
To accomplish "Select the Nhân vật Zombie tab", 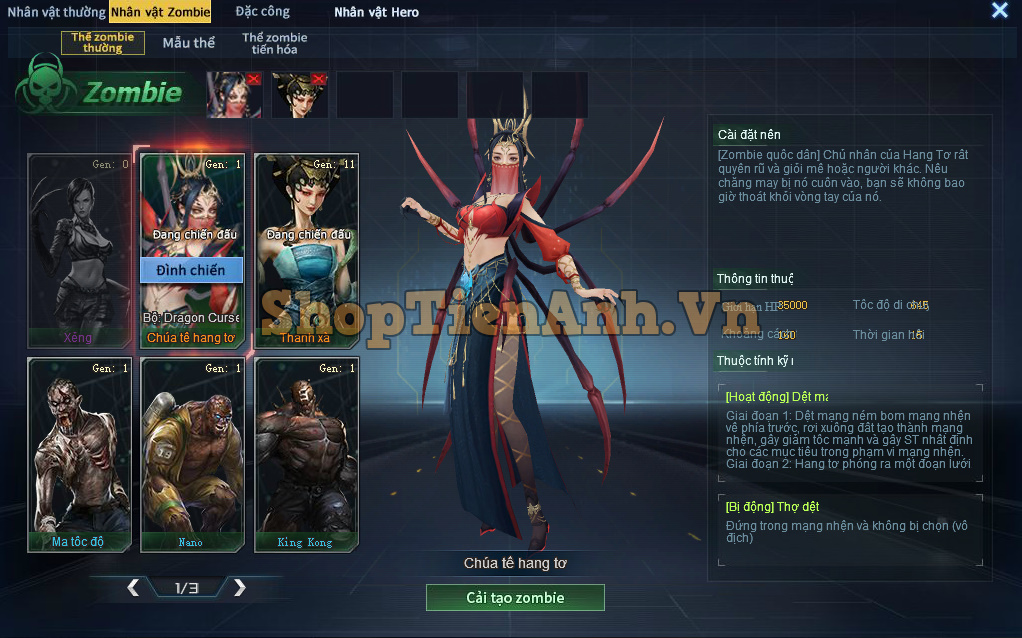I will click(161, 12).
